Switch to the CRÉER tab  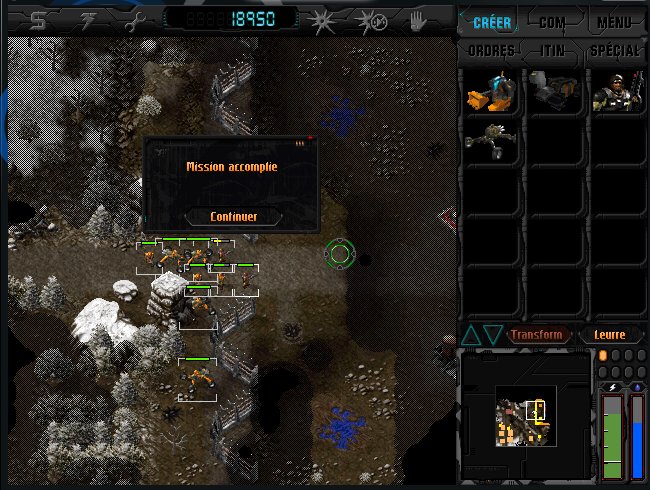click(490, 22)
